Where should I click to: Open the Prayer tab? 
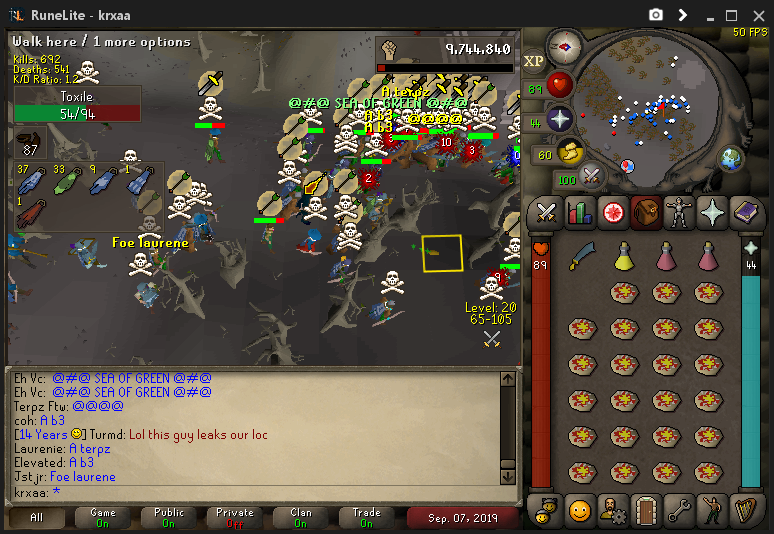coord(713,213)
